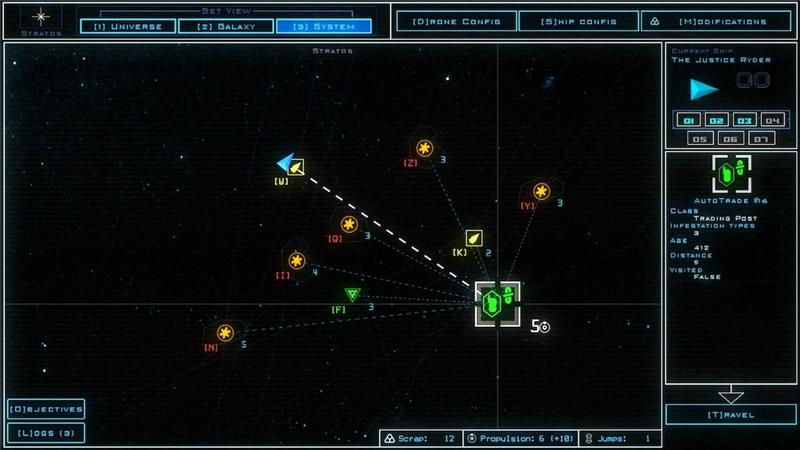The width and height of the screenshot is (800, 450).
Task: Open the Ship Config screen
Action: [578, 20]
